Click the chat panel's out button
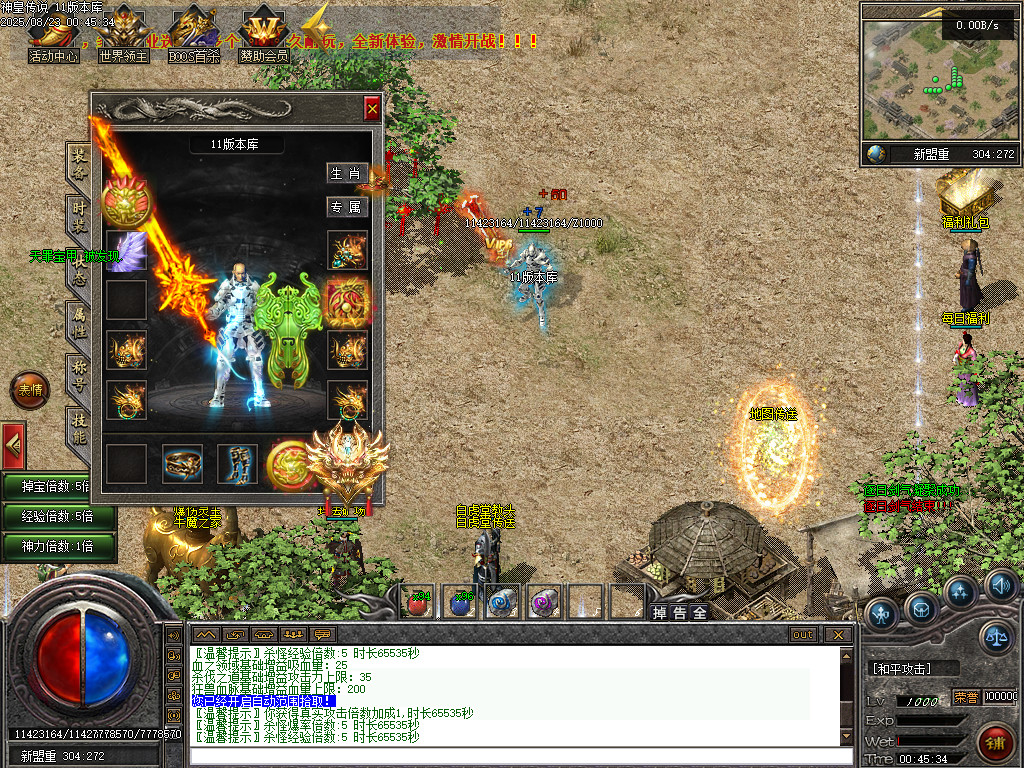Screen dimensions: 1024x768 (x=802, y=634)
